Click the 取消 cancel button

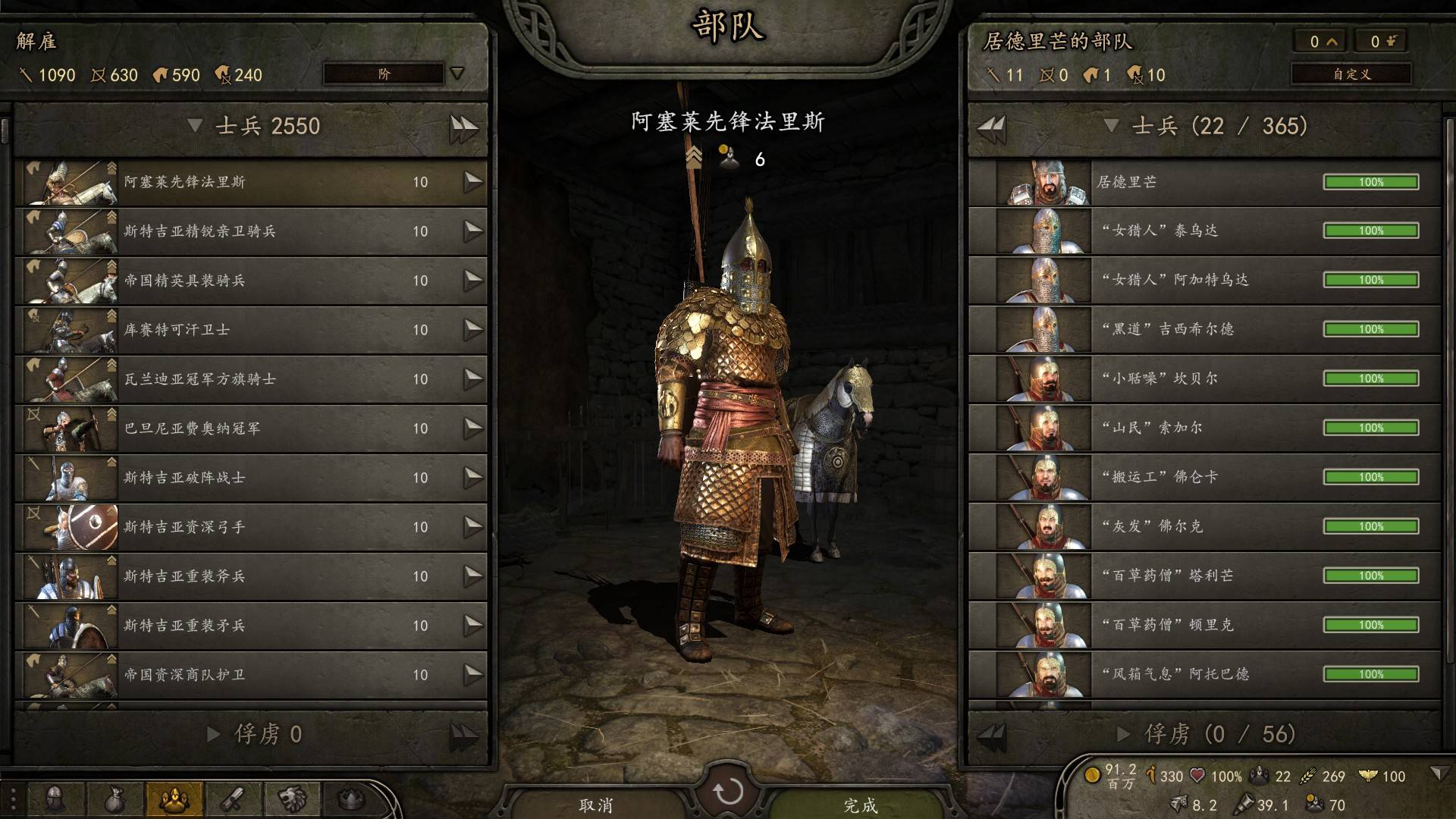coord(595,805)
